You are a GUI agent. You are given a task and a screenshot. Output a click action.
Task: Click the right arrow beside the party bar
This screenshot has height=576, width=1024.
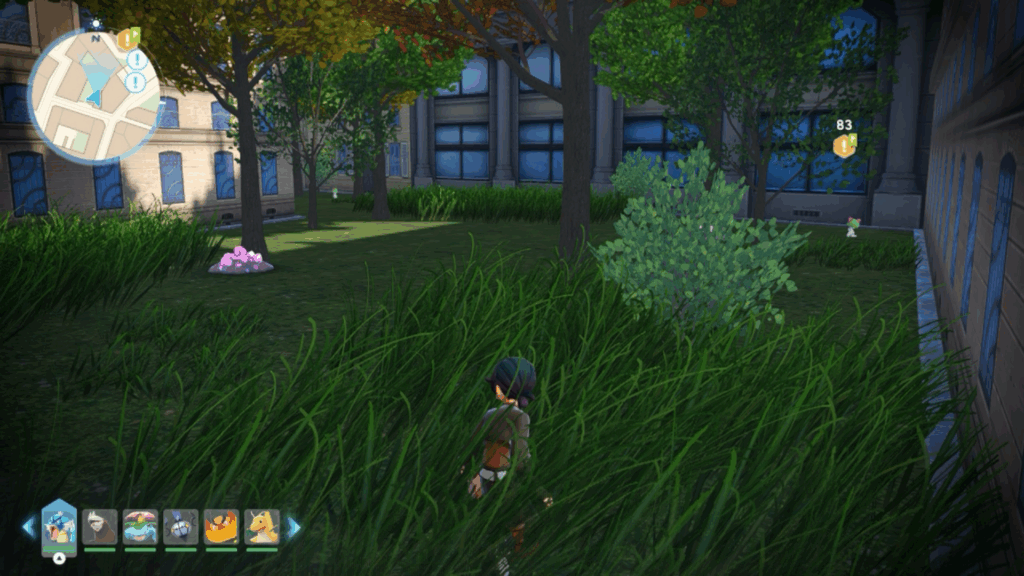[x=294, y=527]
